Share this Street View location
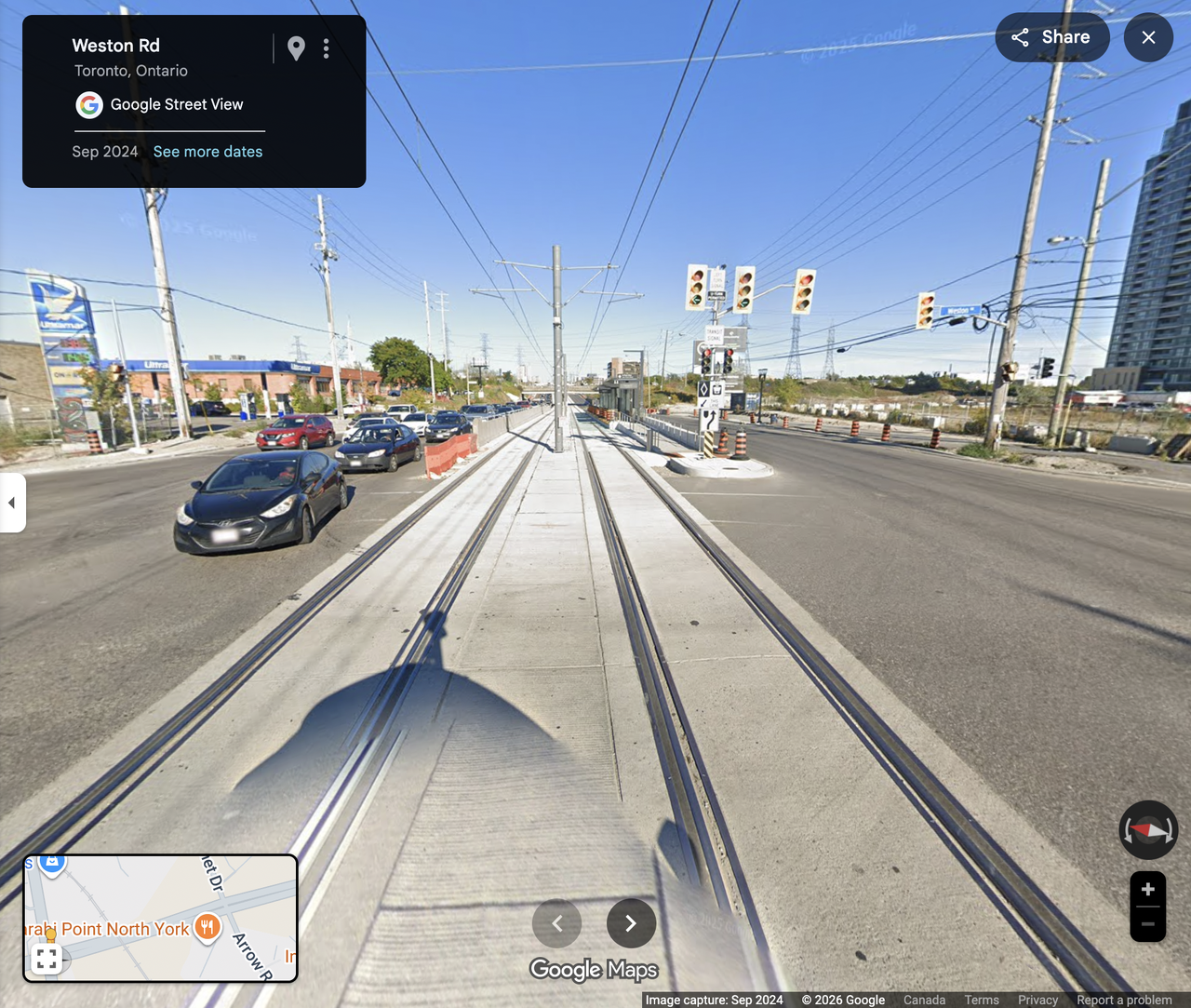This screenshot has height=1008, width=1191. click(x=1051, y=37)
